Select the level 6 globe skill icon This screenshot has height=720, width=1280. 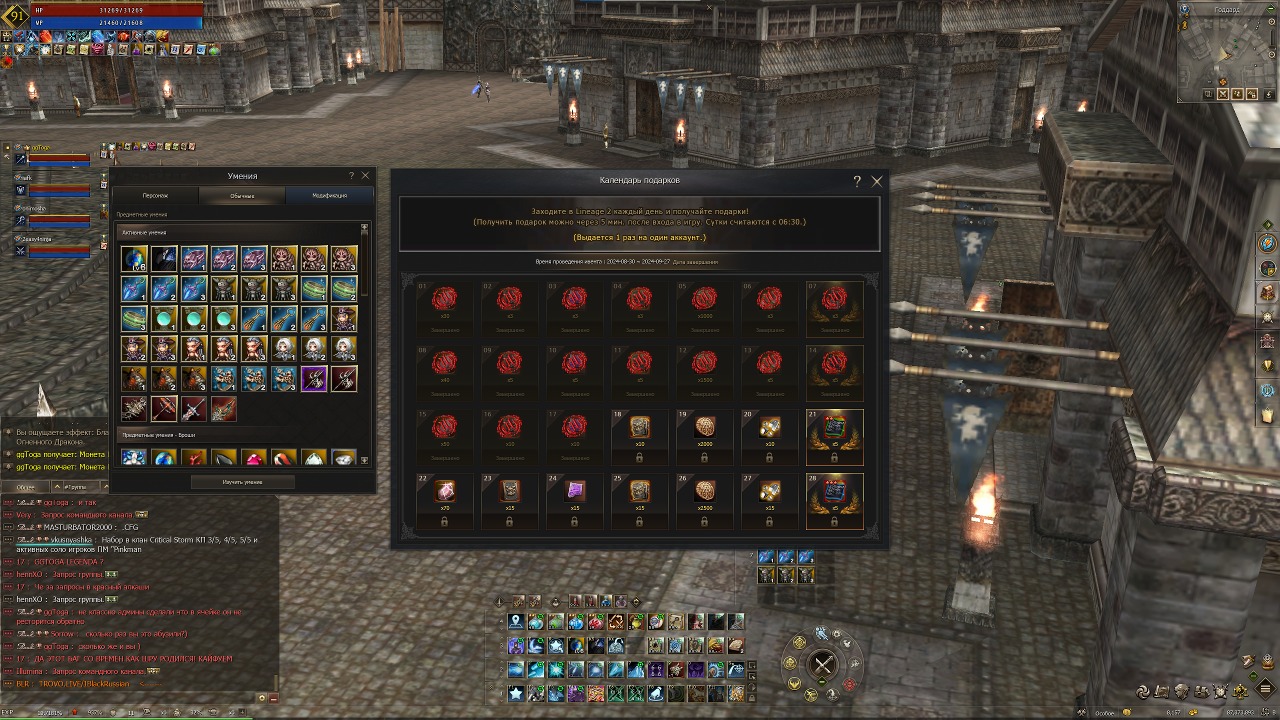pyautogui.click(x=134, y=259)
